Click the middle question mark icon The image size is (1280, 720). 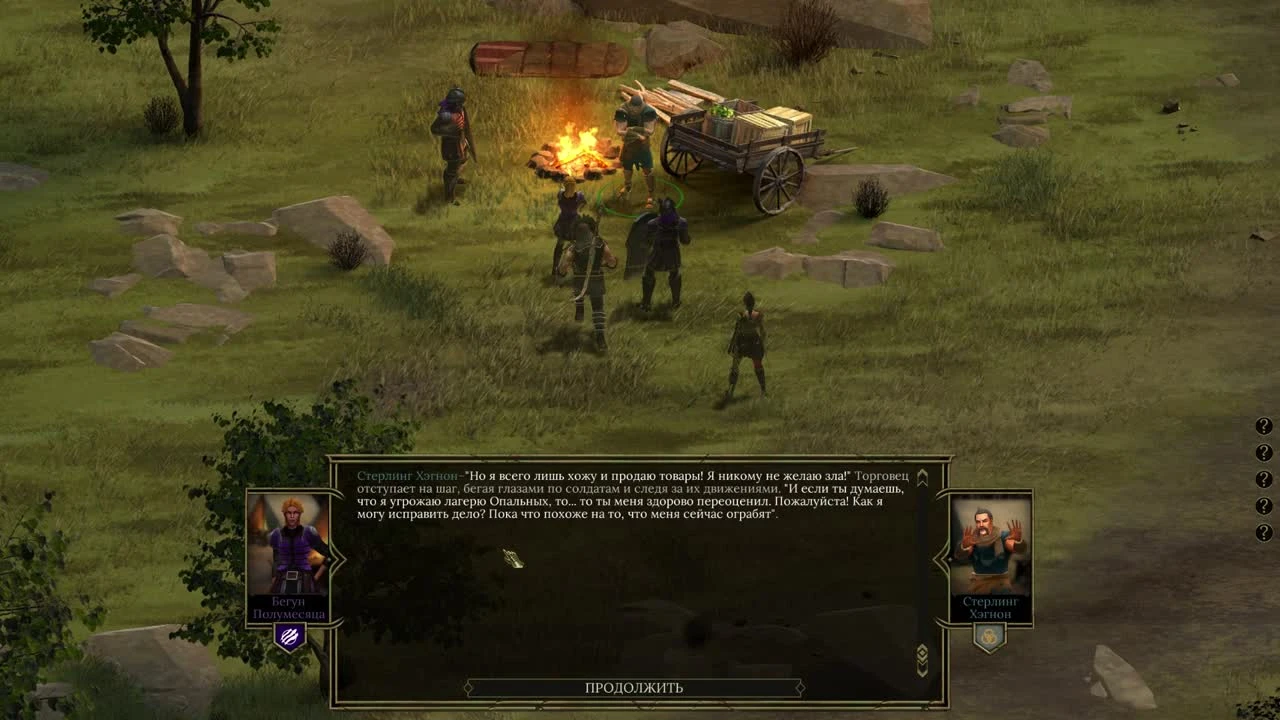tap(1263, 478)
